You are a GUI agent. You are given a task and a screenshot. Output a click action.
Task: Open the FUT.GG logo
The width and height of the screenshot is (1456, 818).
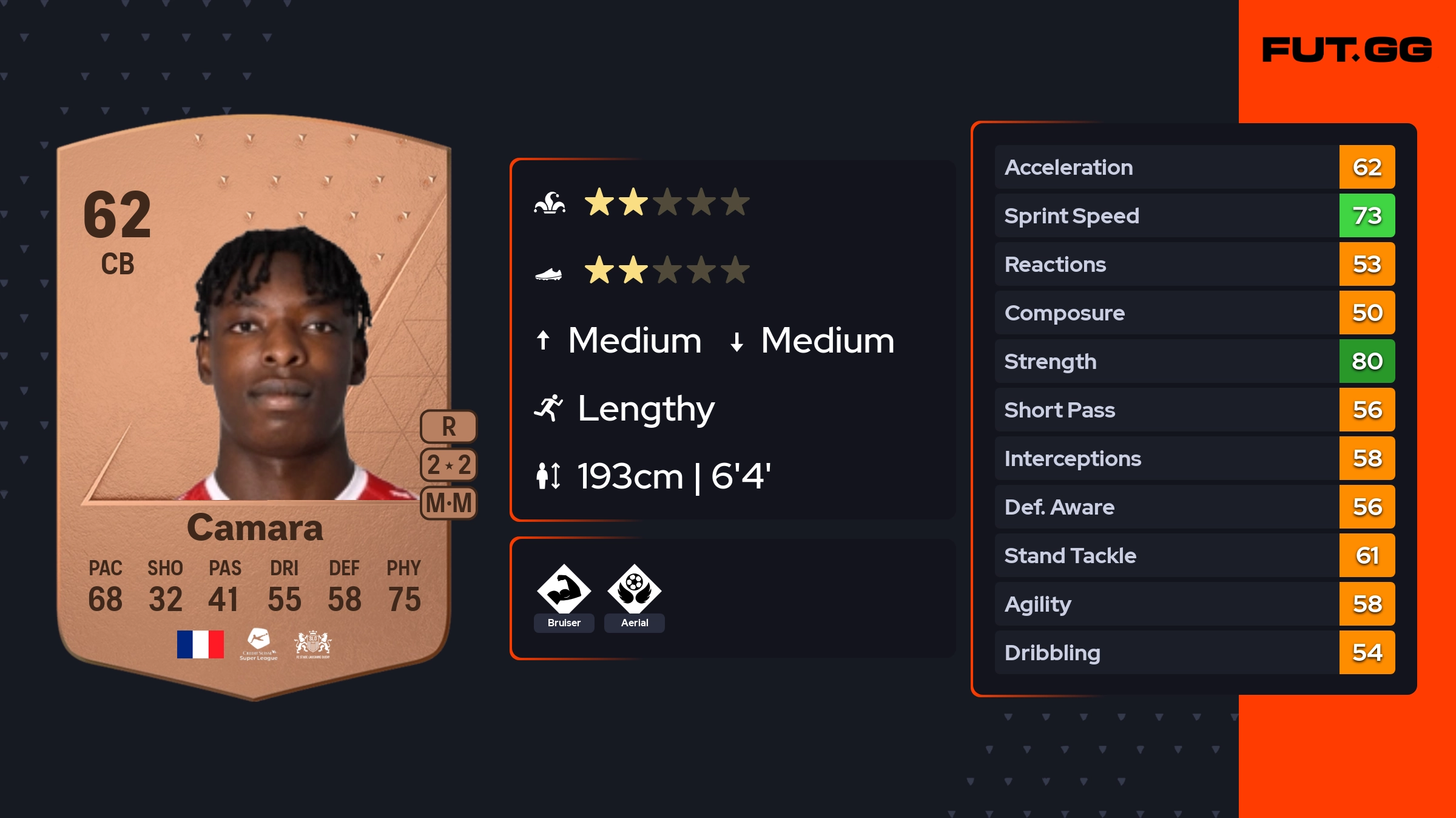(x=1347, y=50)
